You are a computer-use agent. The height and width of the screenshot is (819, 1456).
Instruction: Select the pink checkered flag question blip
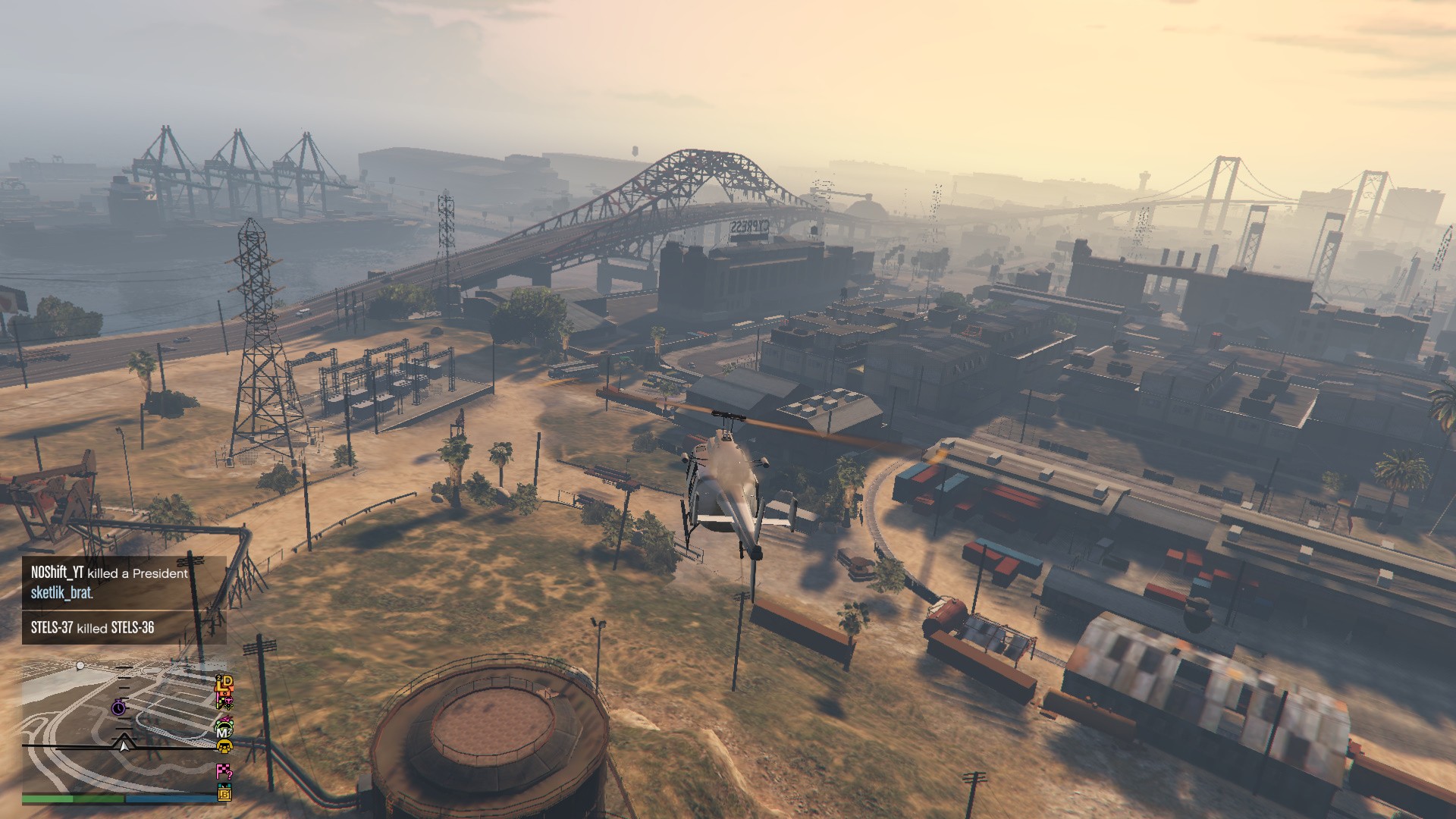coord(224,772)
